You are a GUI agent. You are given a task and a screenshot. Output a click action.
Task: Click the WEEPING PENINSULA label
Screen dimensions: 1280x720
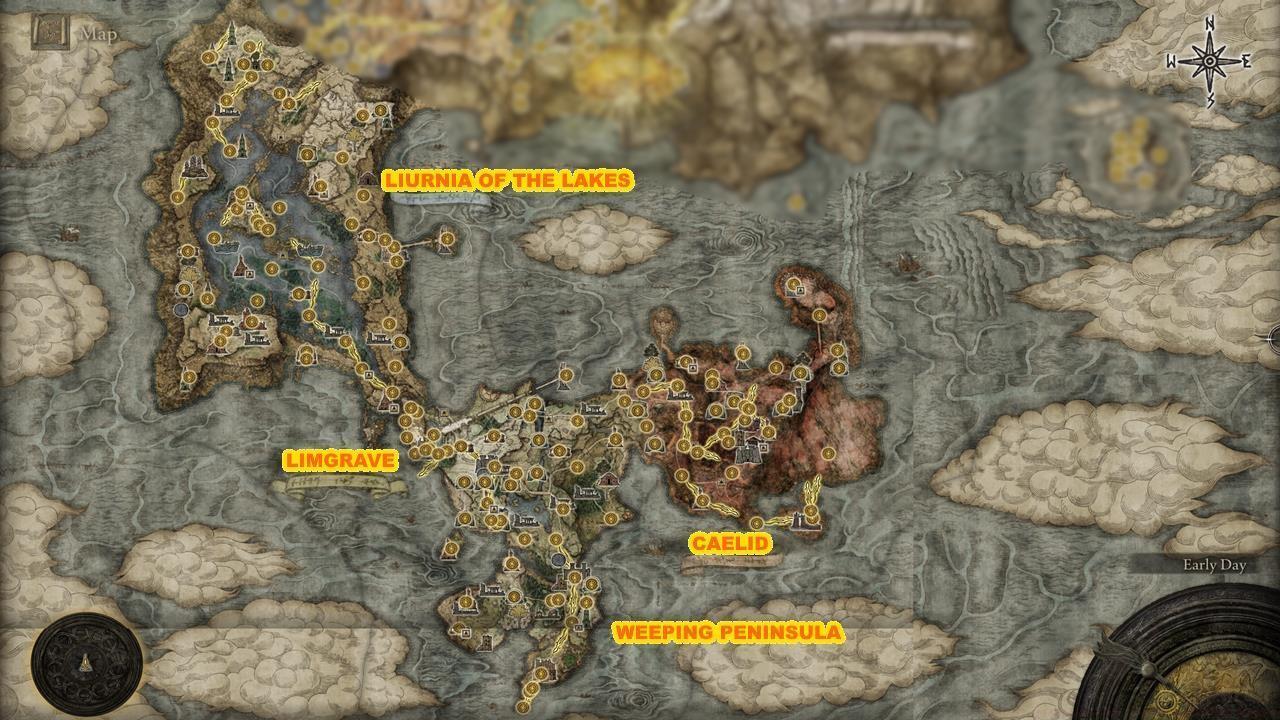click(x=730, y=632)
